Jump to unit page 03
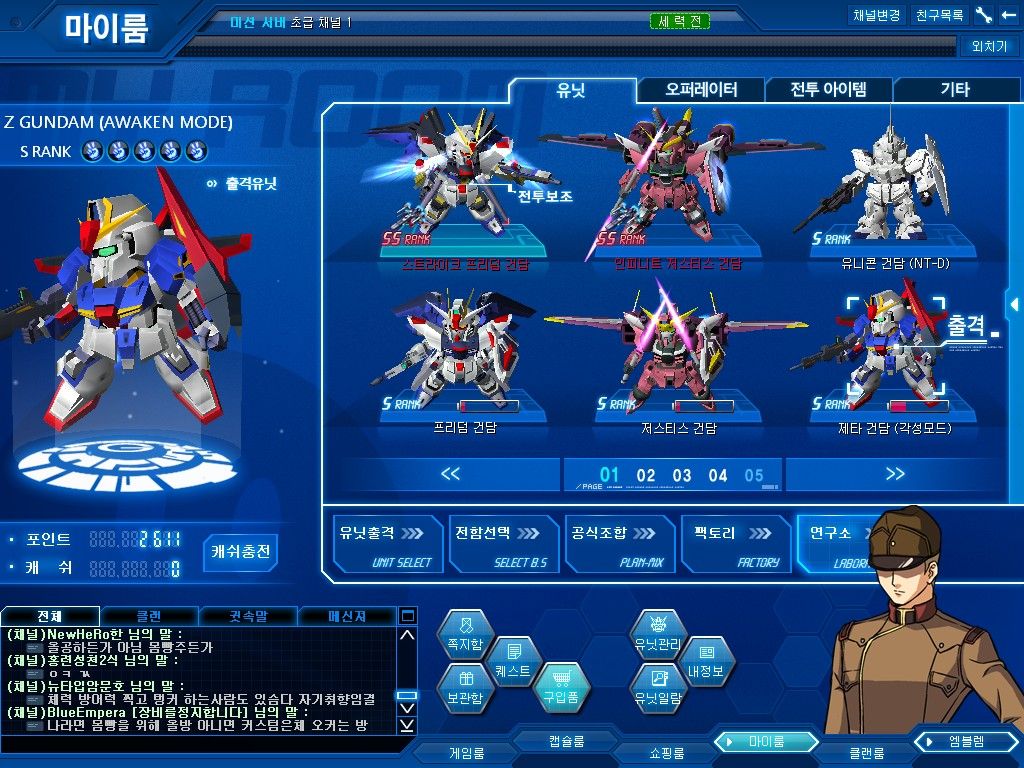 682,476
